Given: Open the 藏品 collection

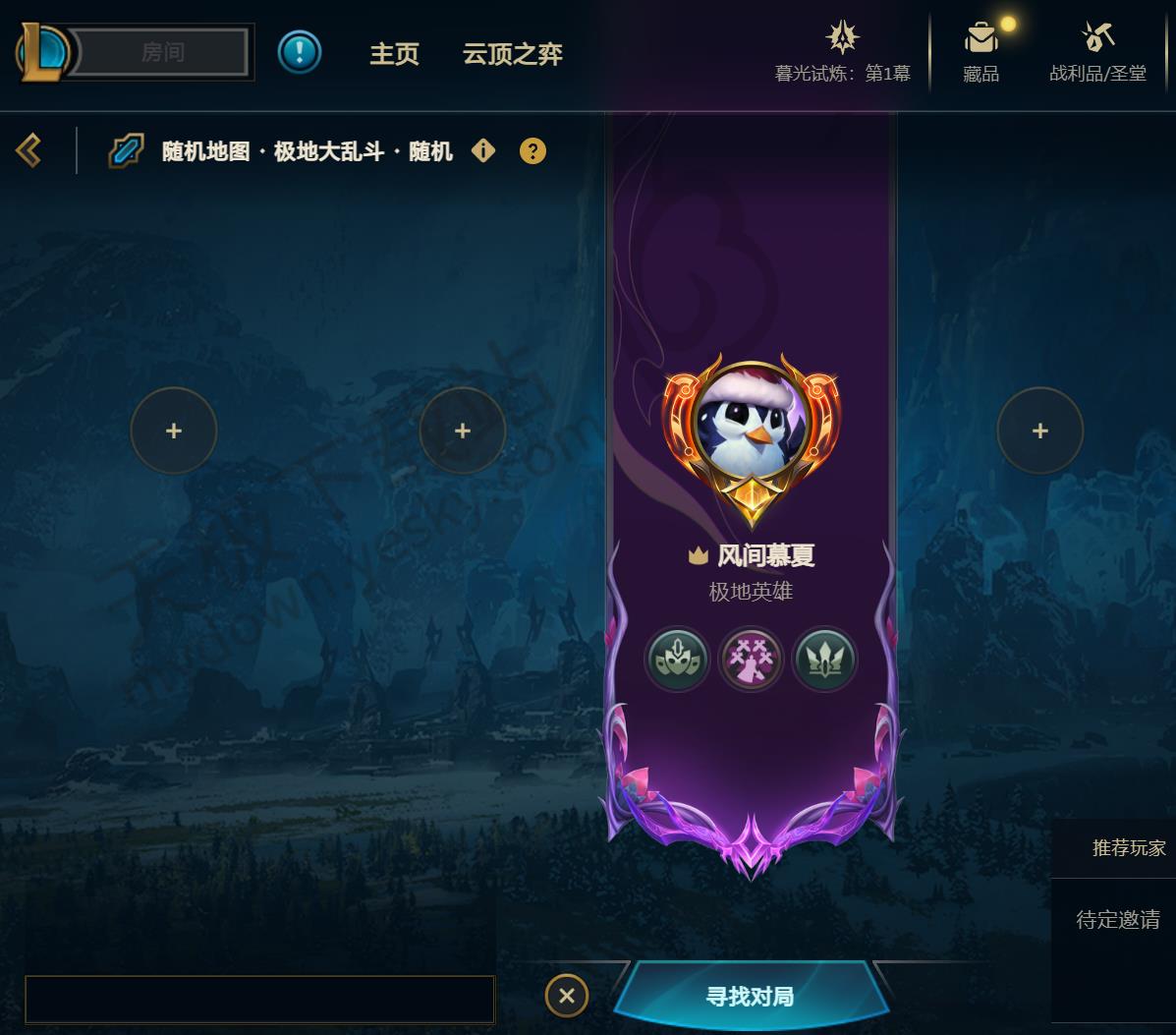Looking at the screenshot, I should tap(980, 53).
